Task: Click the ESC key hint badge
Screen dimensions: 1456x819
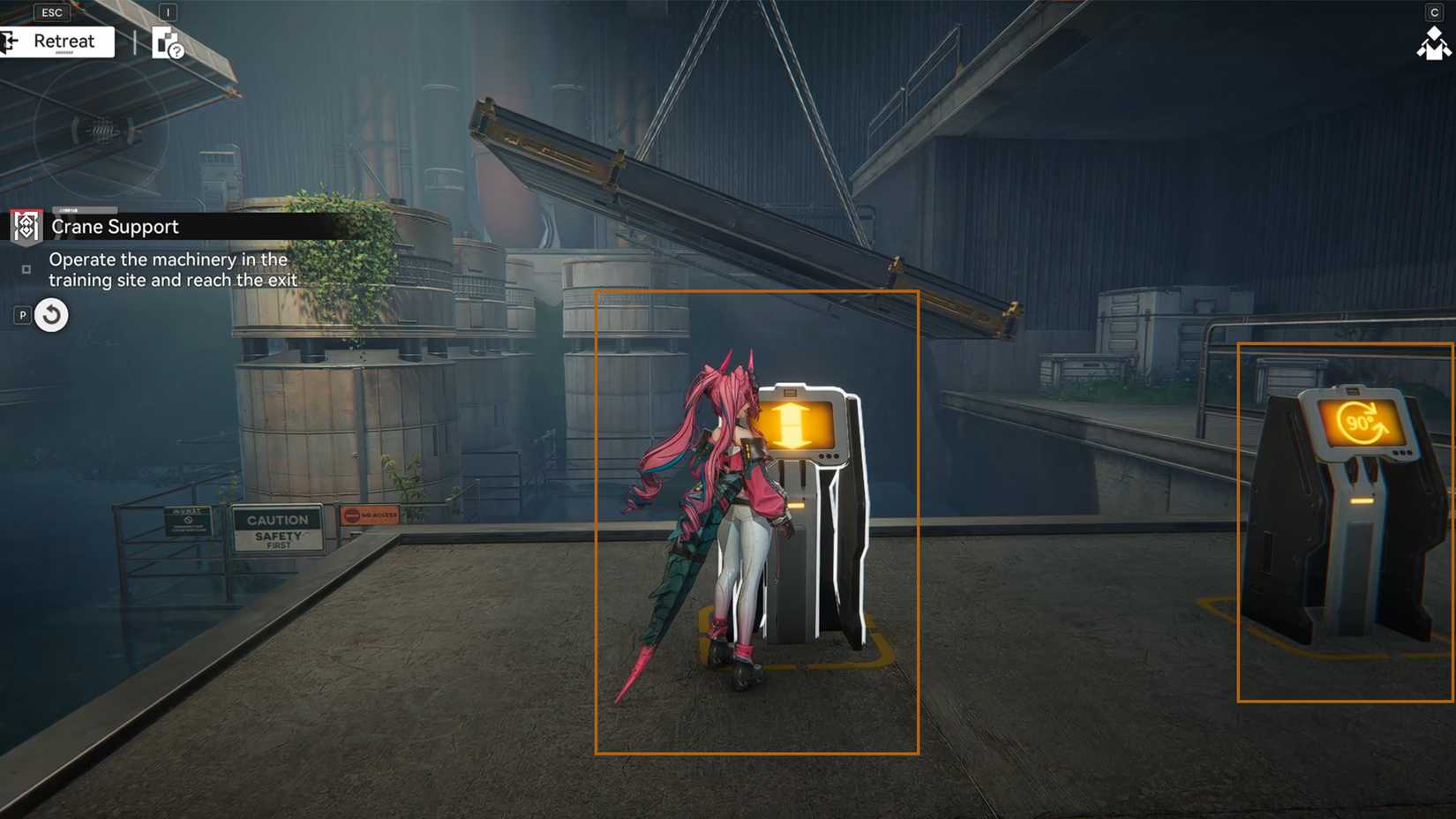Action: tap(50, 12)
